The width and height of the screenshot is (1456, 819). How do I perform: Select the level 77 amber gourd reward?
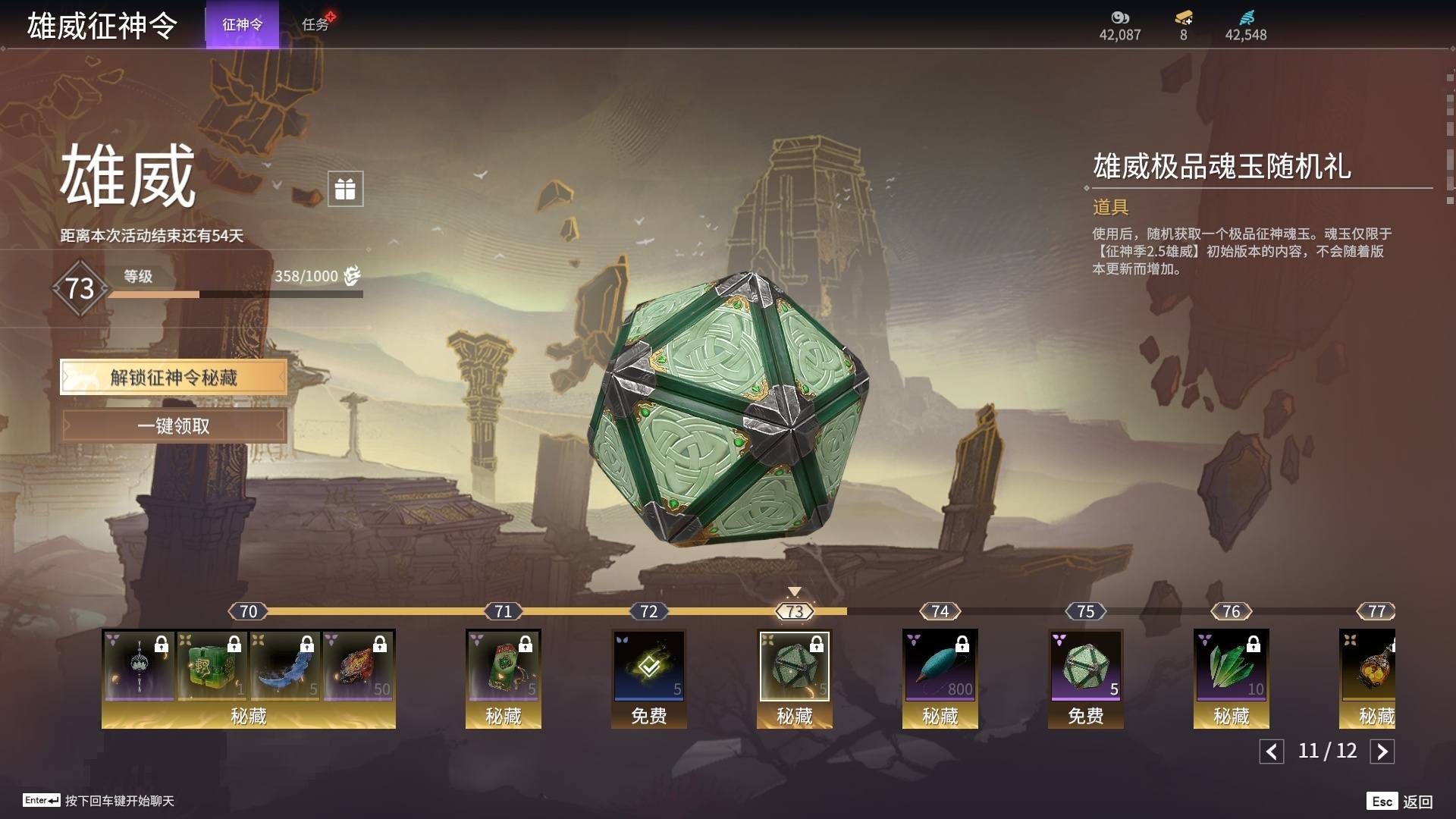pos(1369,666)
